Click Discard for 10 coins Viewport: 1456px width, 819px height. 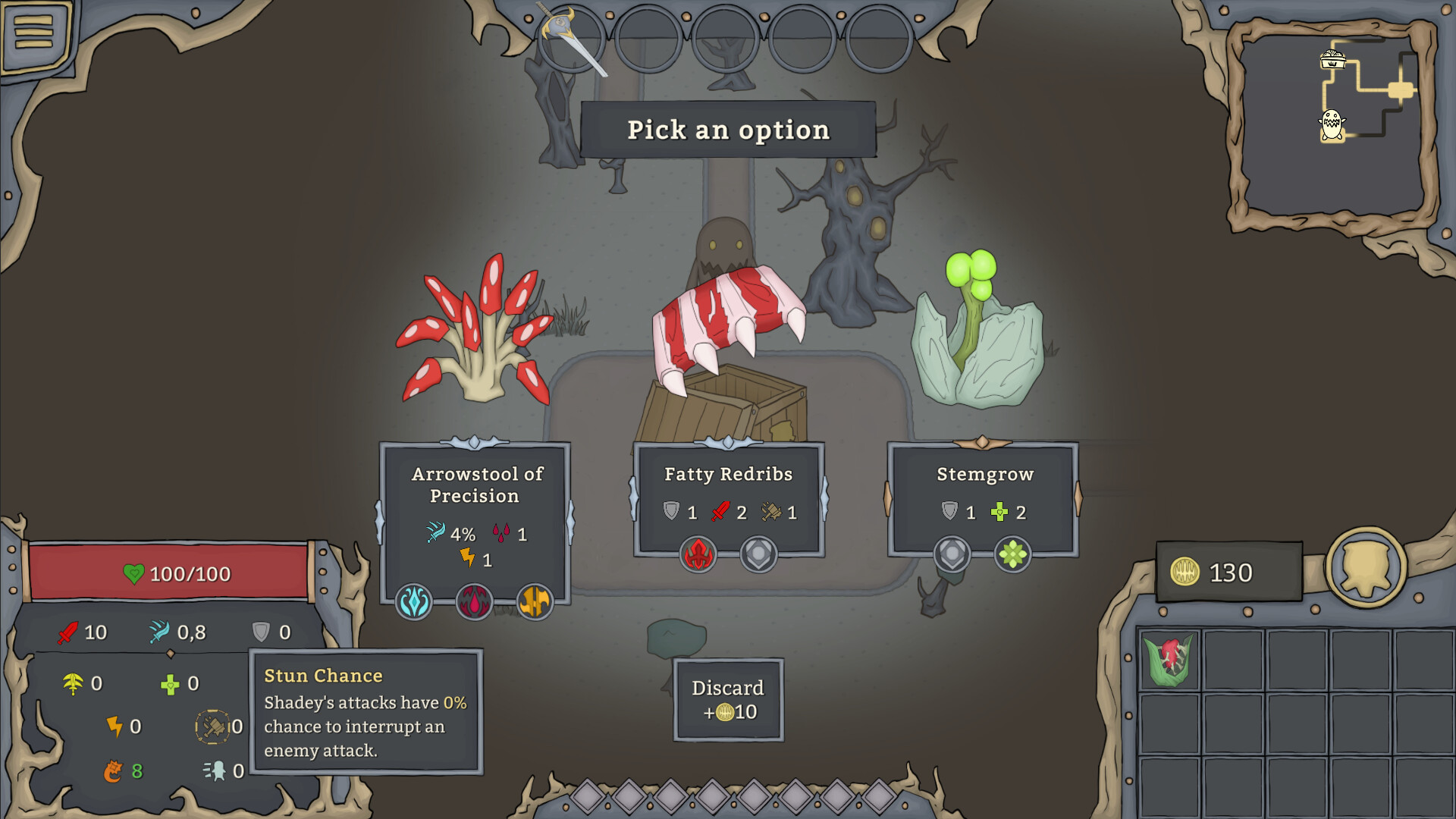pos(727,699)
